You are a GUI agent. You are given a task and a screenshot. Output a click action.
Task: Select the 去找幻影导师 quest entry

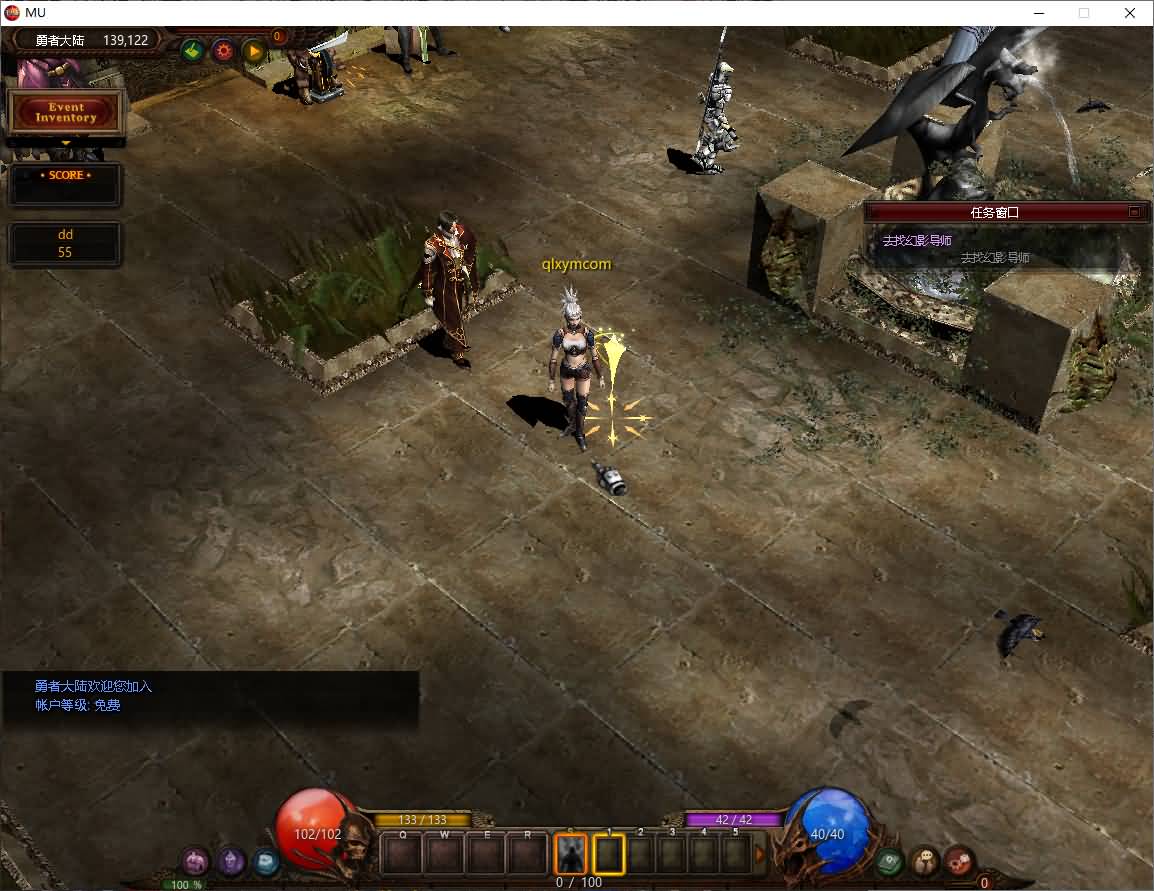click(x=917, y=241)
